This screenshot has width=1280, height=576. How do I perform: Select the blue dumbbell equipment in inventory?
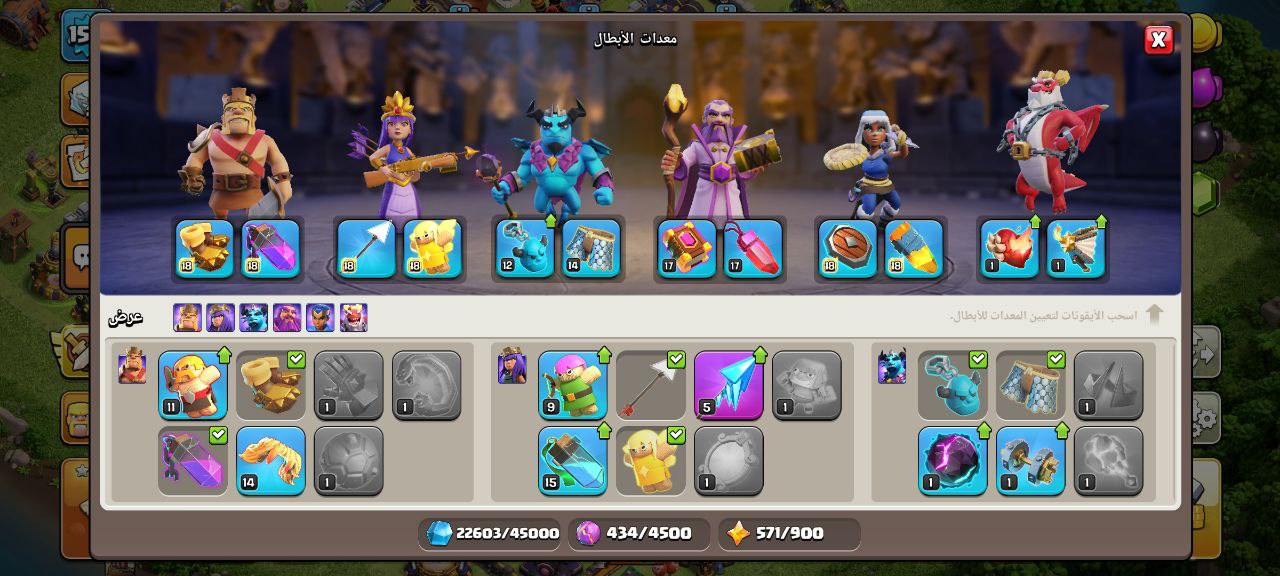pos(1030,461)
